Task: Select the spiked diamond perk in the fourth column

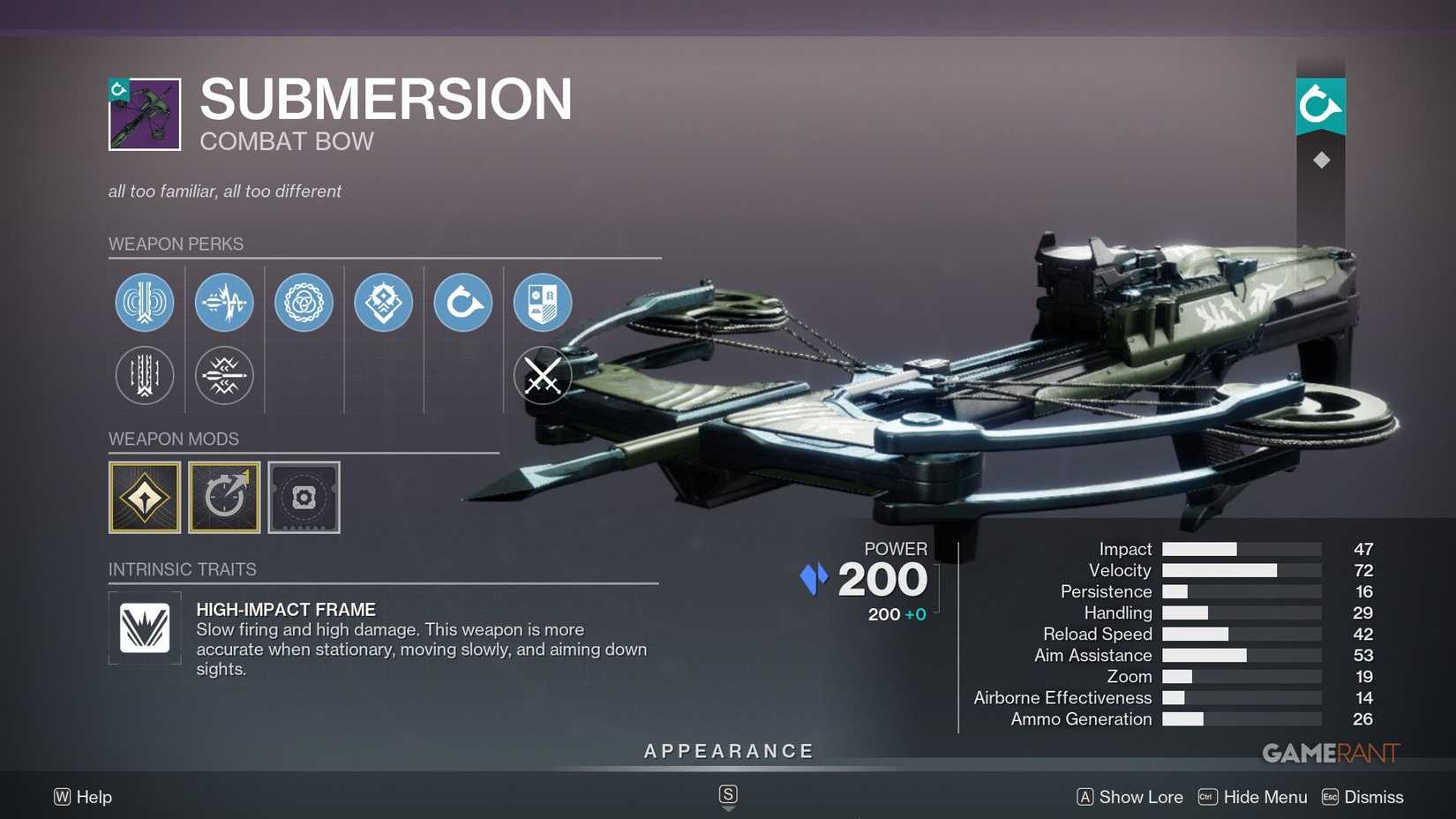Action: (383, 302)
